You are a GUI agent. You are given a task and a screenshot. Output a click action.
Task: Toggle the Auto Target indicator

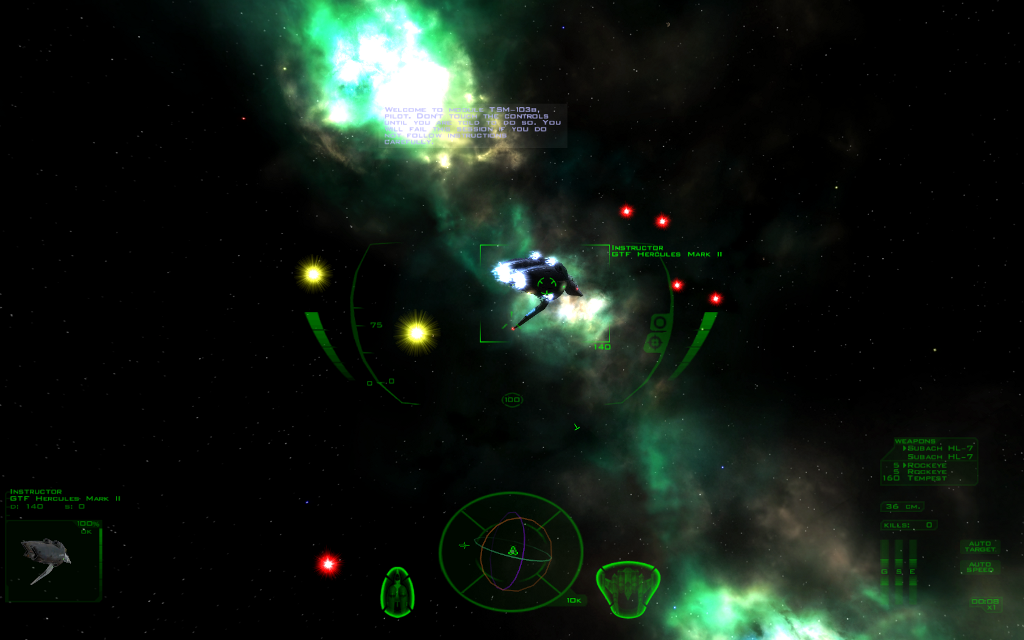pos(979,547)
